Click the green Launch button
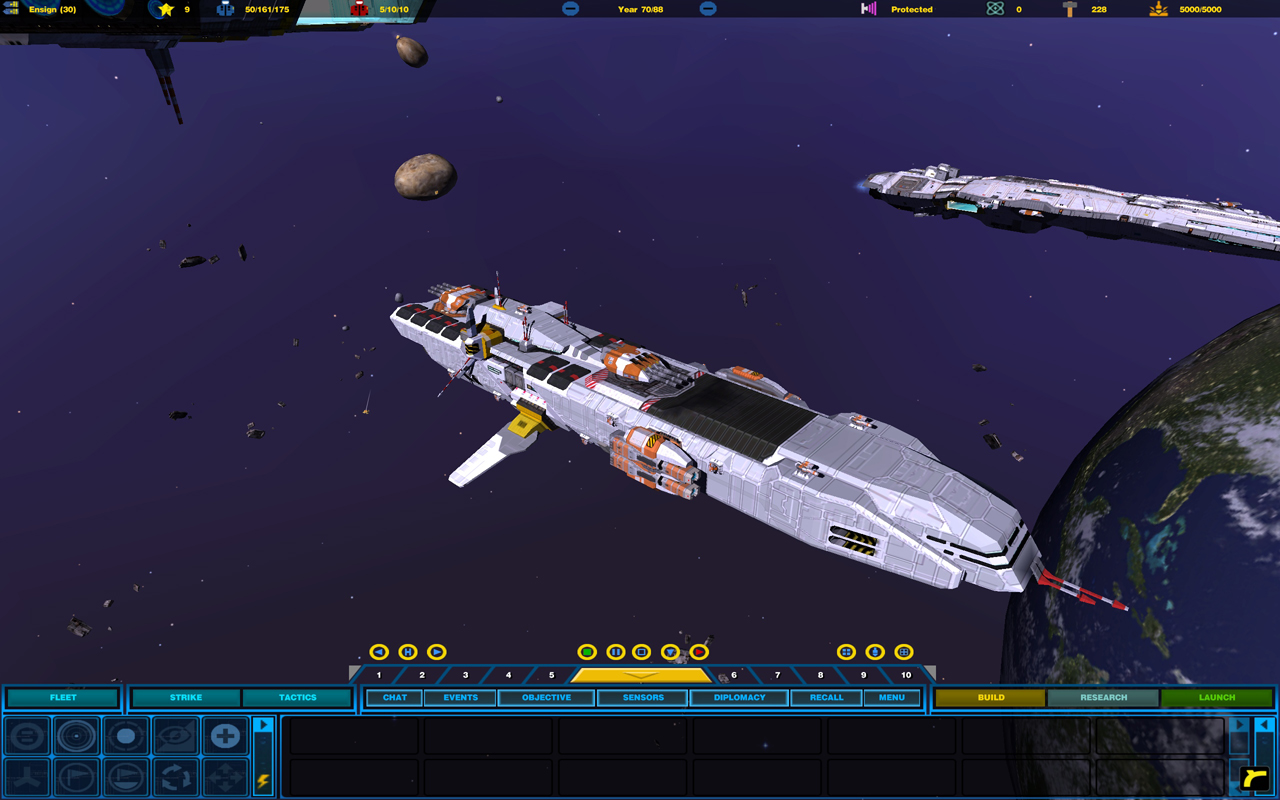The width and height of the screenshot is (1280, 800). point(1217,697)
